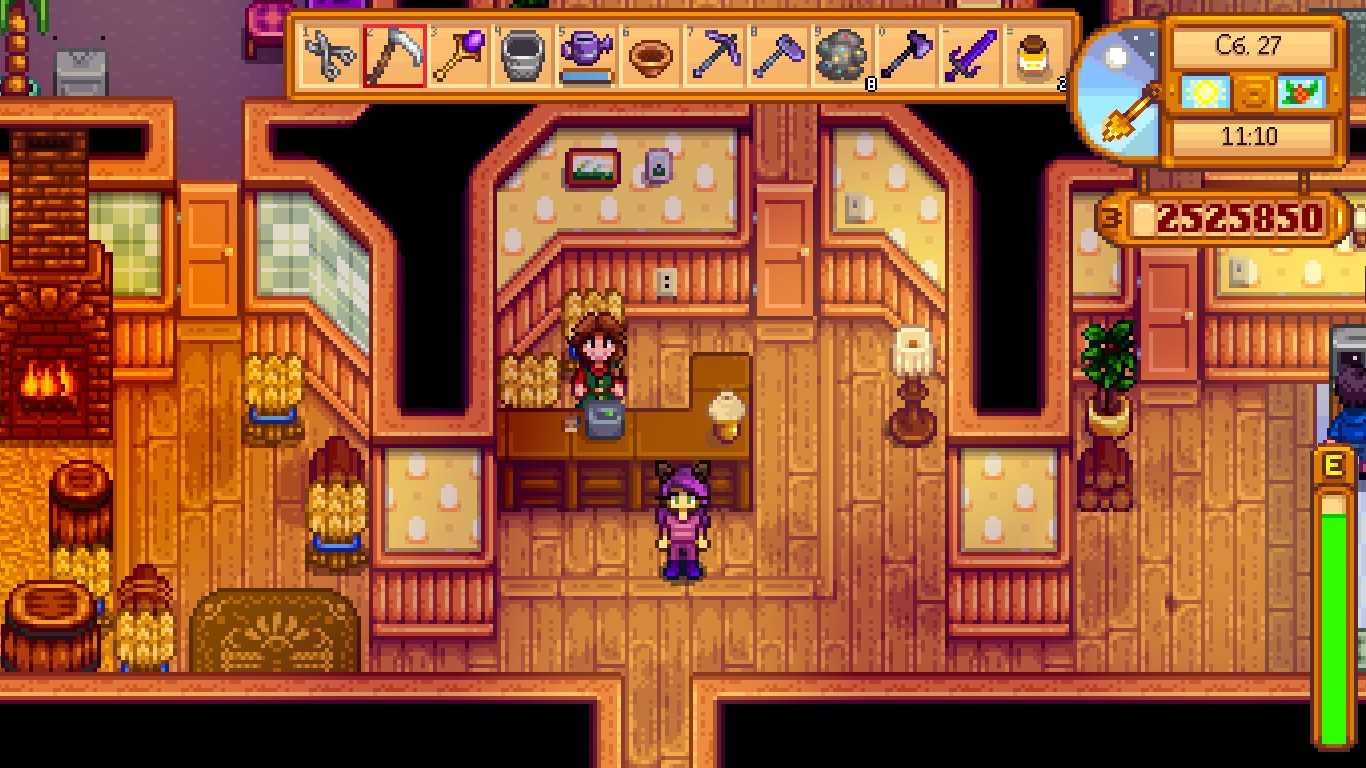Choose the purple axe slot

906,56
